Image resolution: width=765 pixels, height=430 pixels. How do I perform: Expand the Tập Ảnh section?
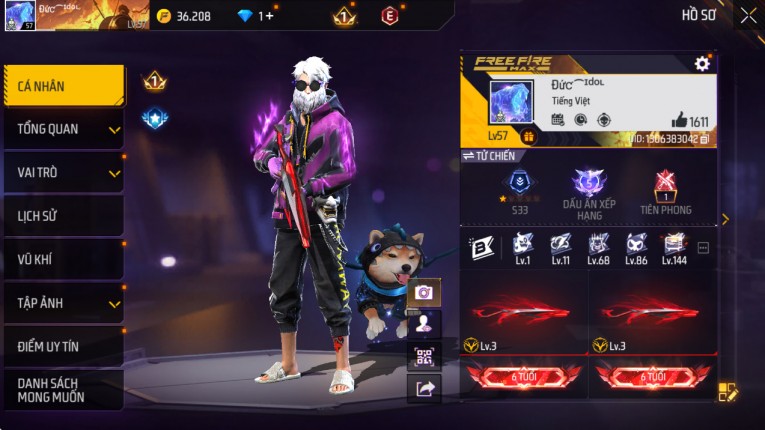pos(64,303)
